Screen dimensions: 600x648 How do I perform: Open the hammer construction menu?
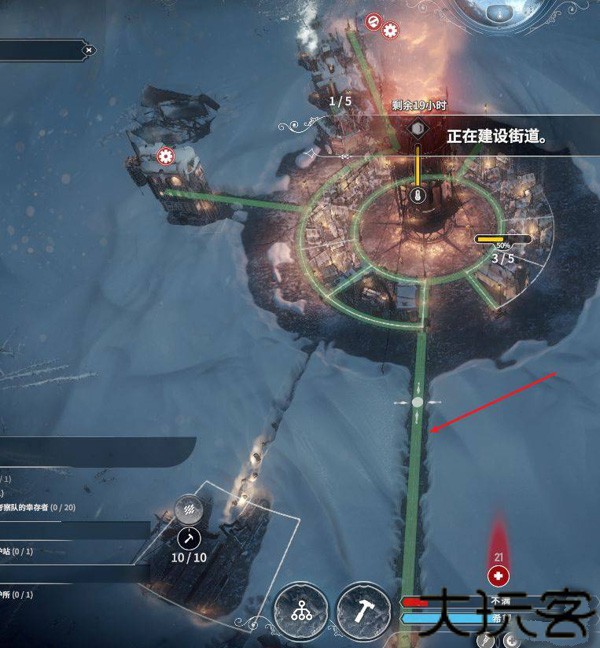363,610
